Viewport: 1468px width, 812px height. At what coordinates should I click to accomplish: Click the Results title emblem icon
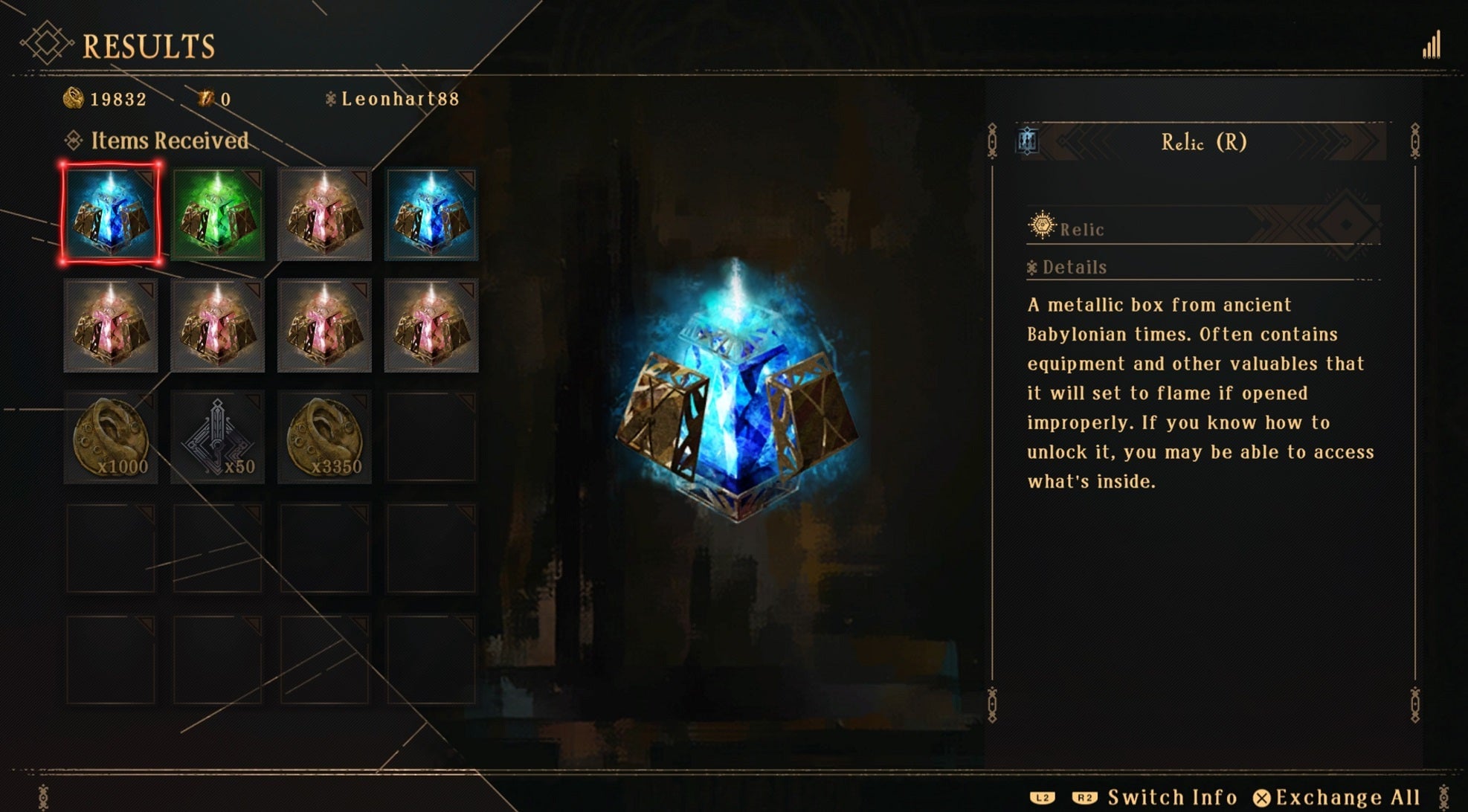pos(46,41)
